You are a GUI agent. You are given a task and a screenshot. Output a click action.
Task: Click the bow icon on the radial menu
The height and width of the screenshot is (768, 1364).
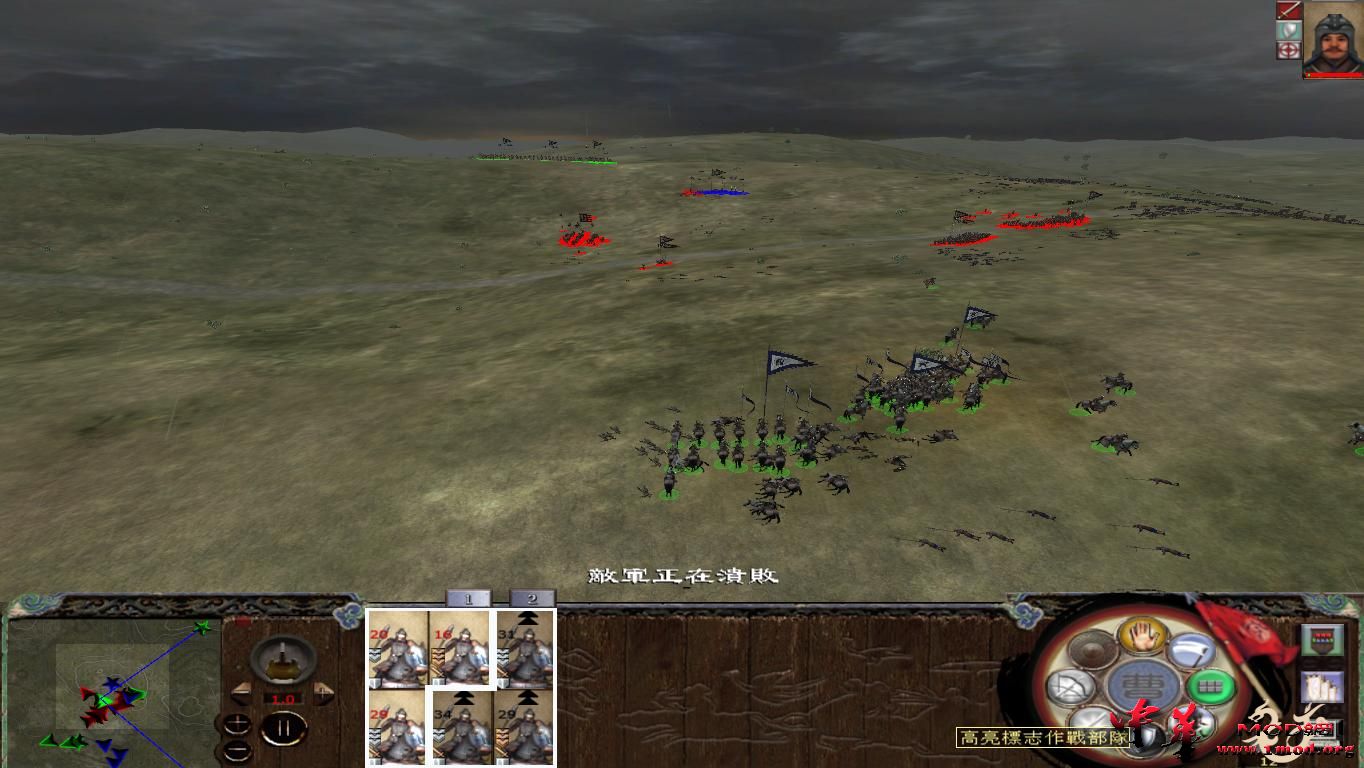pyautogui.click(x=1069, y=685)
